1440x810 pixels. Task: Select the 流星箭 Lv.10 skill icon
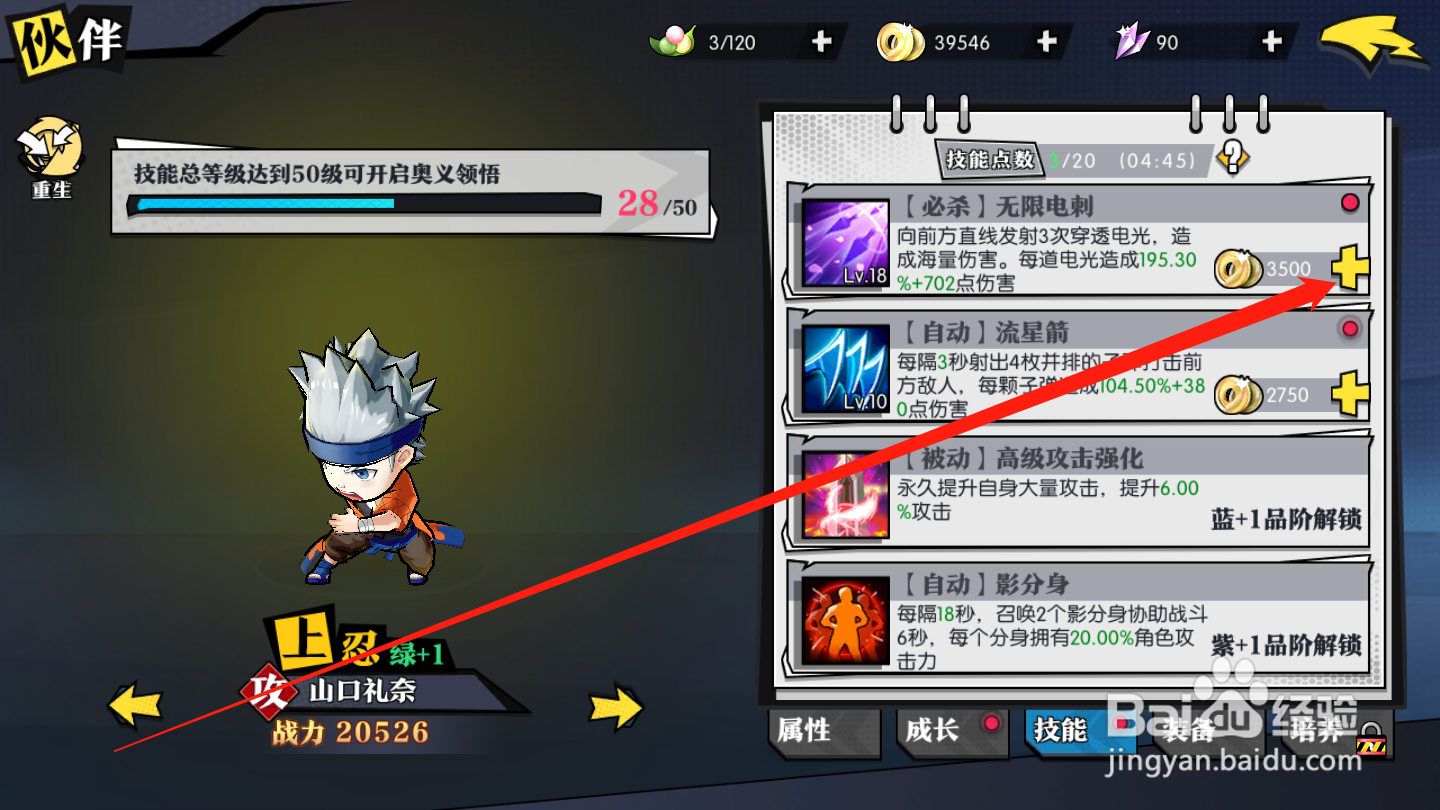point(845,368)
